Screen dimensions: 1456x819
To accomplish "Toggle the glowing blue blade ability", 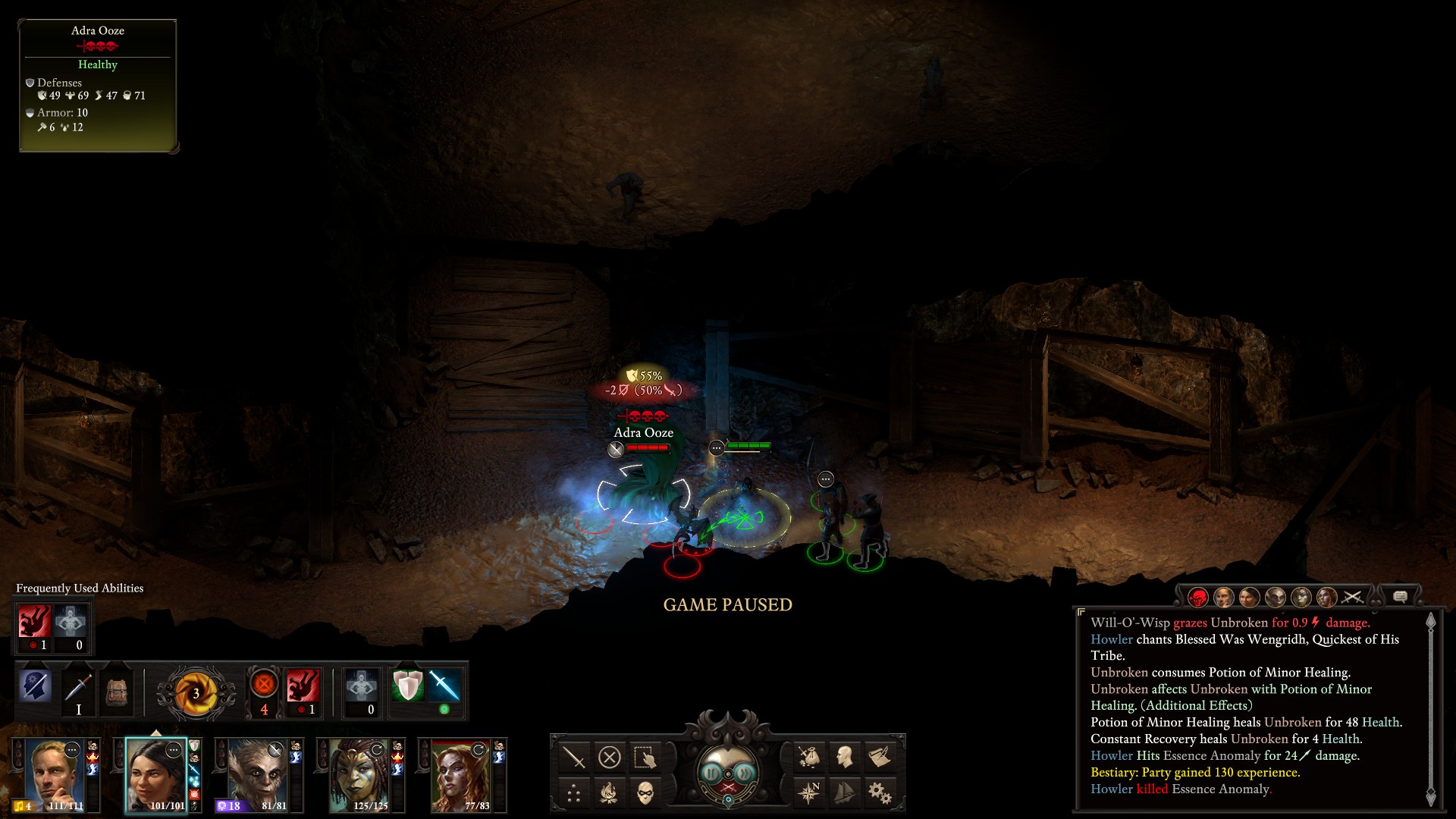I will click(x=444, y=686).
